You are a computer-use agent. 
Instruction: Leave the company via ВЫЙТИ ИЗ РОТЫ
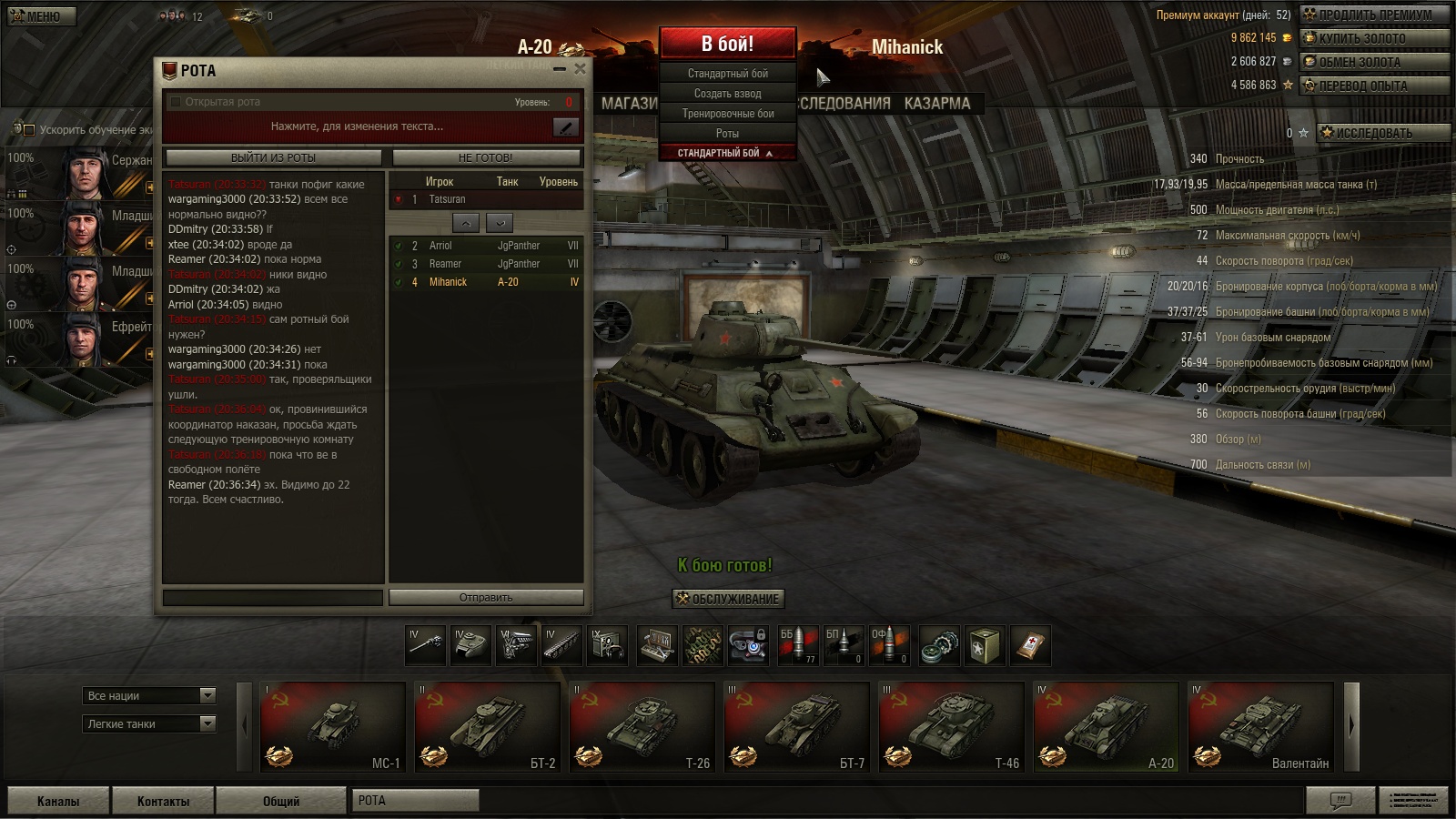click(273, 157)
